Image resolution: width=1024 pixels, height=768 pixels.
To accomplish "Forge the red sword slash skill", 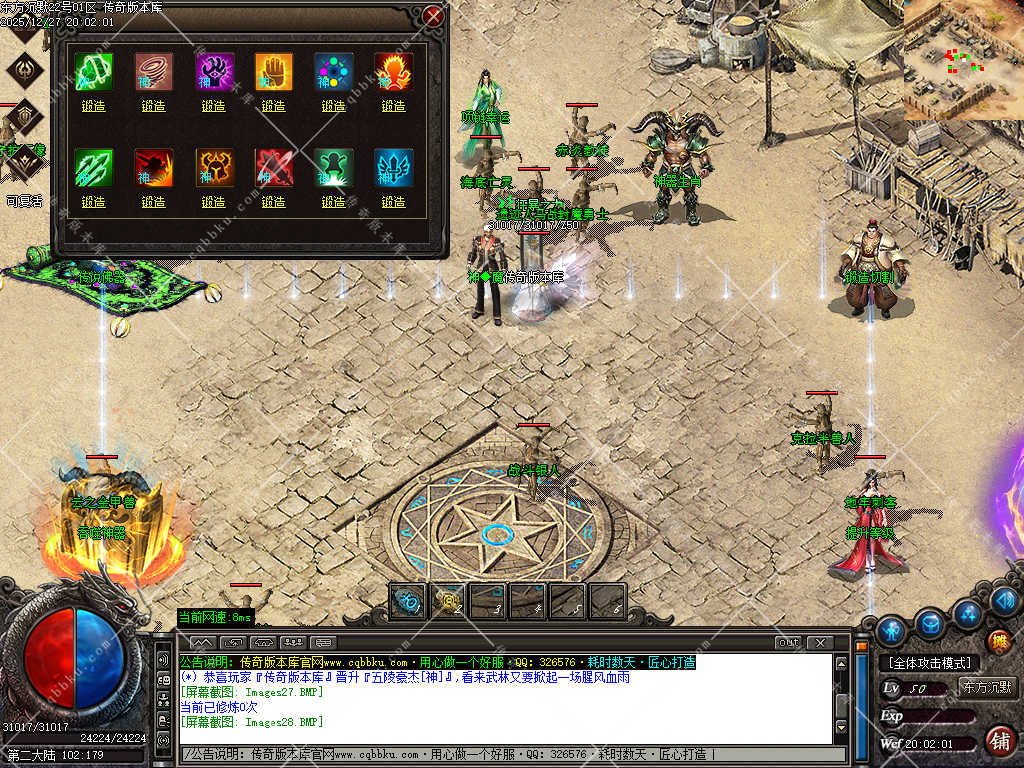I will click(x=273, y=202).
